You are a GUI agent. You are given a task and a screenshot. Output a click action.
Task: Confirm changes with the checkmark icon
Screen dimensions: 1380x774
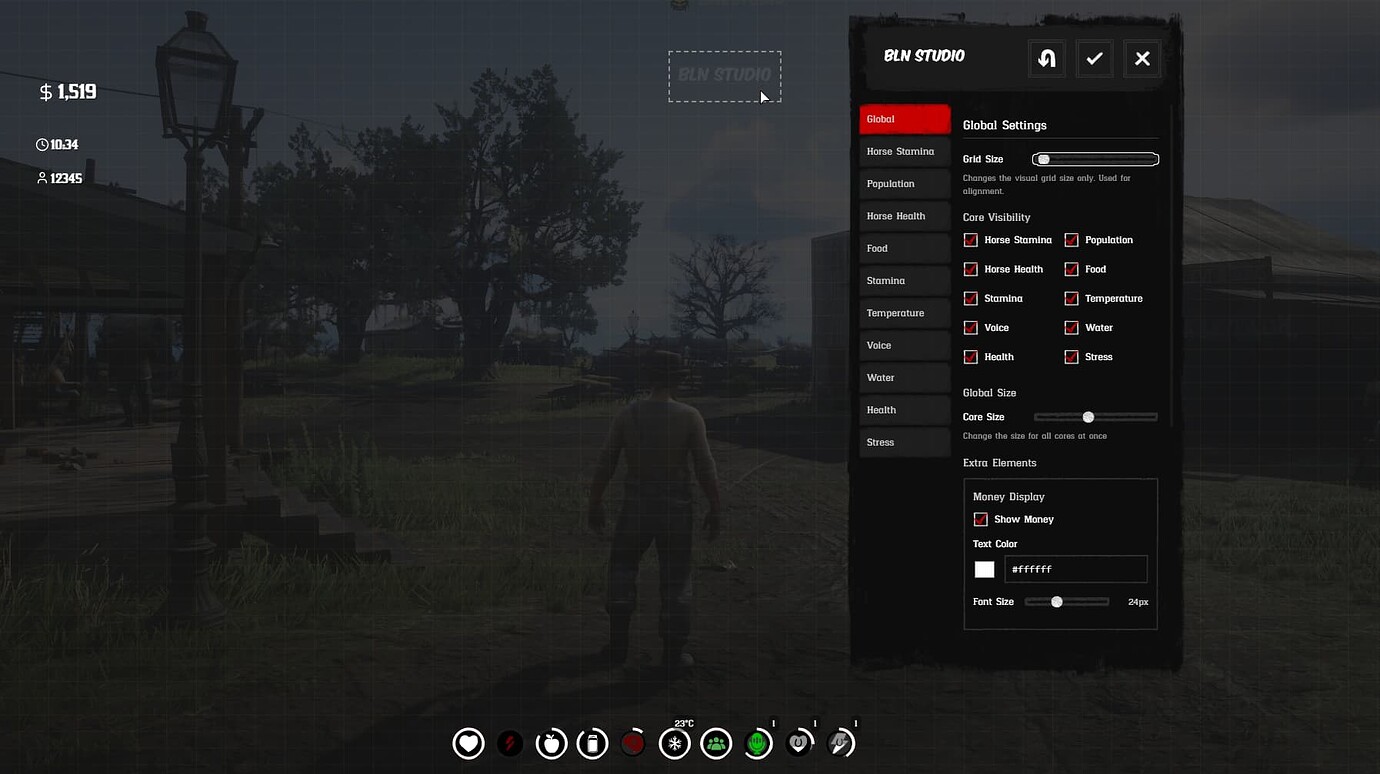1094,58
